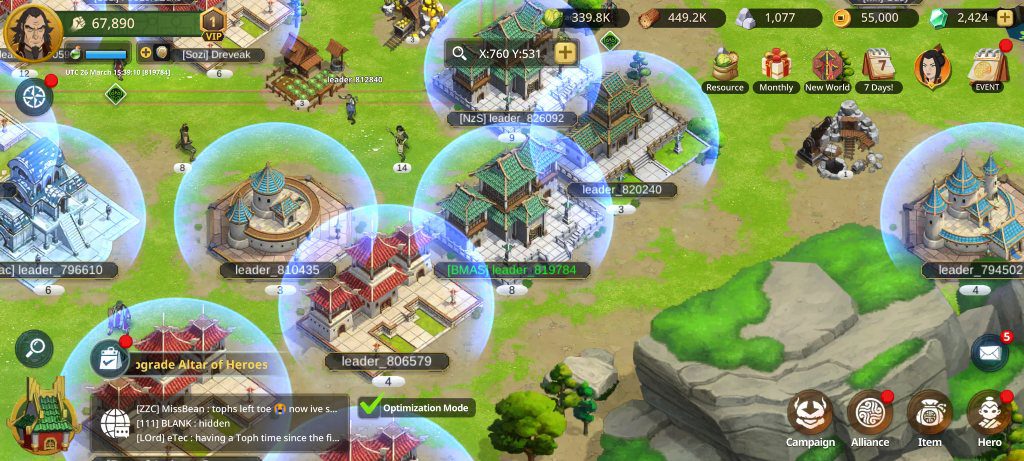The image size is (1024, 461).
Task: Buy more gems with the plus button
Action: [1007, 18]
